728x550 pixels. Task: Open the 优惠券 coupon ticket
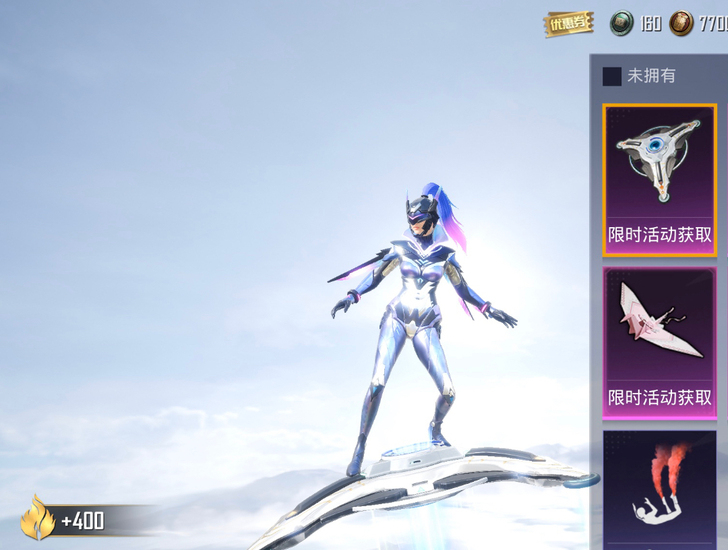click(x=568, y=23)
